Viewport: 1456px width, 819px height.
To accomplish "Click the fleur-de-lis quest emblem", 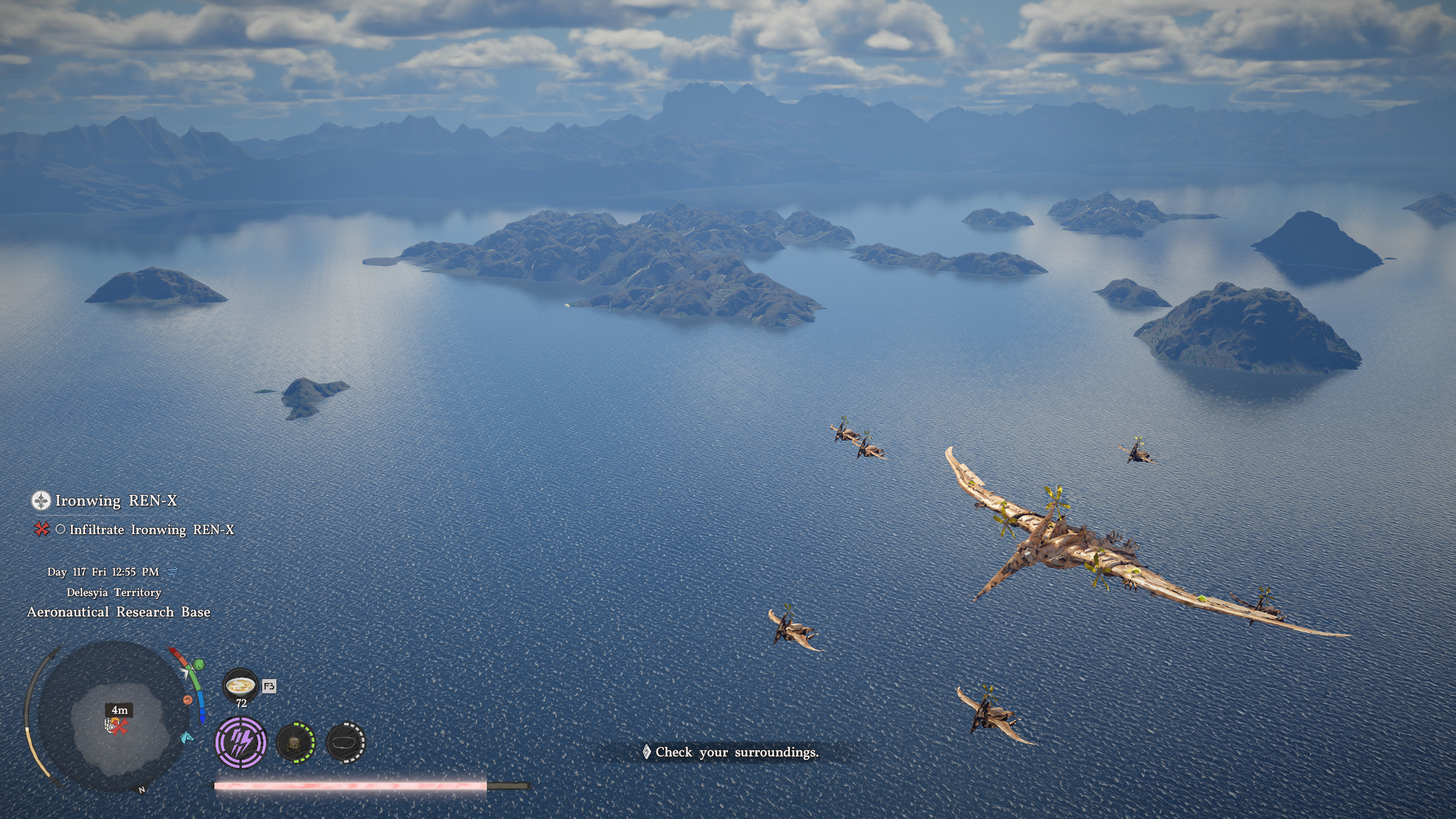I will [41, 500].
